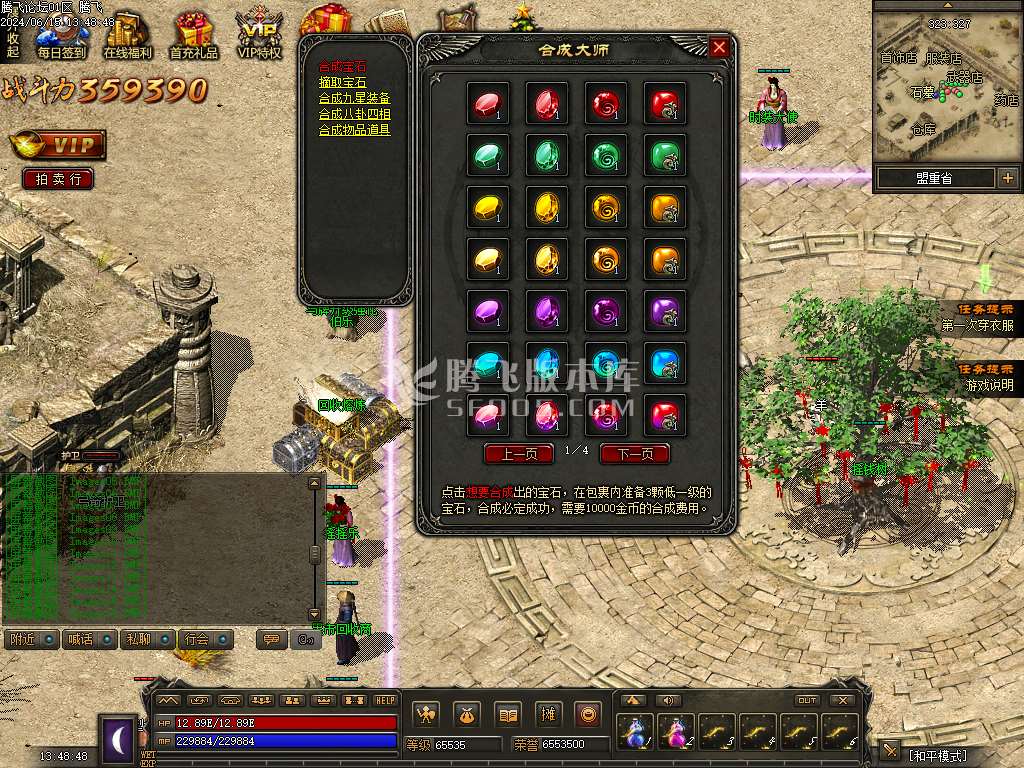The width and height of the screenshot is (1024, 768).
Task: Open the 每日签到 daily sign-in icon
Action: point(61,37)
